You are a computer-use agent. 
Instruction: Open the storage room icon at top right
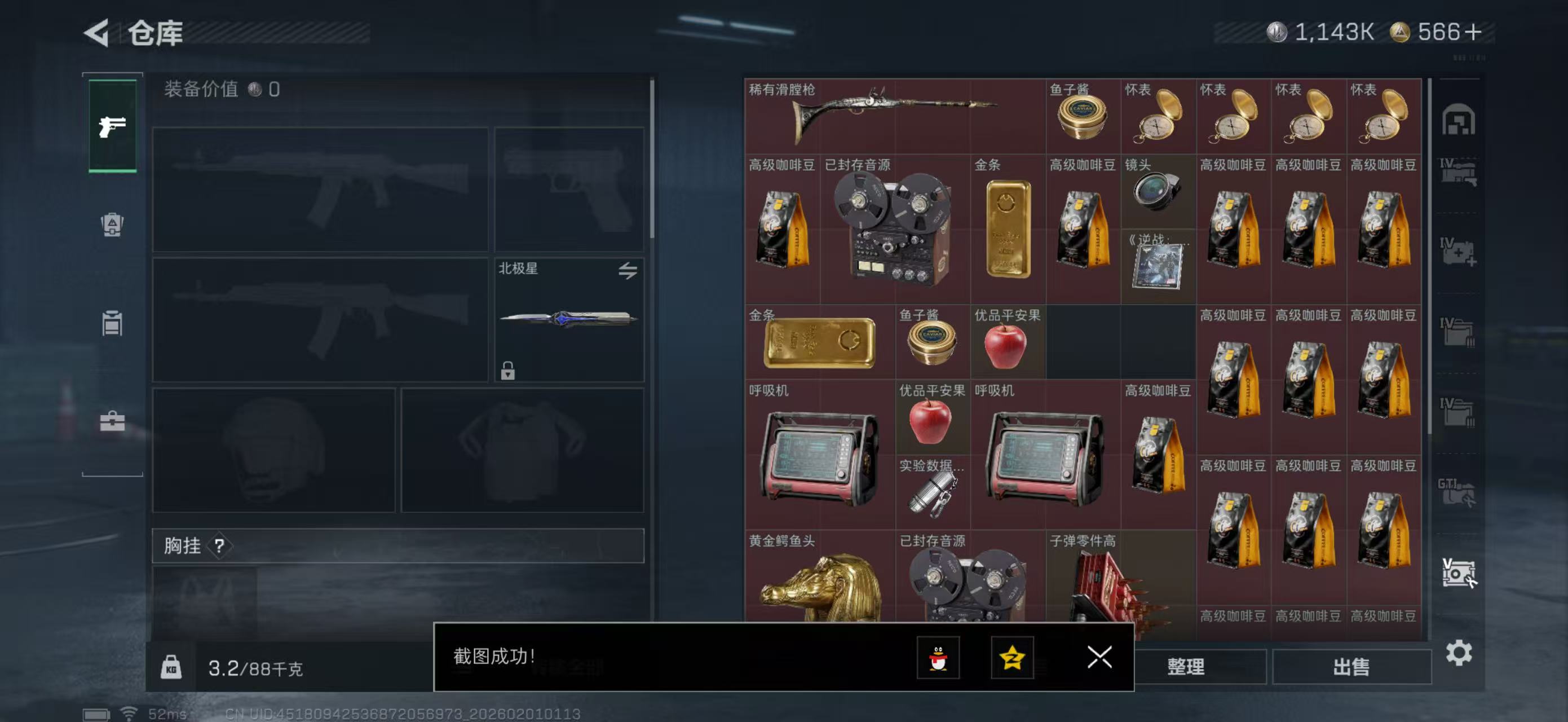coord(1459,121)
